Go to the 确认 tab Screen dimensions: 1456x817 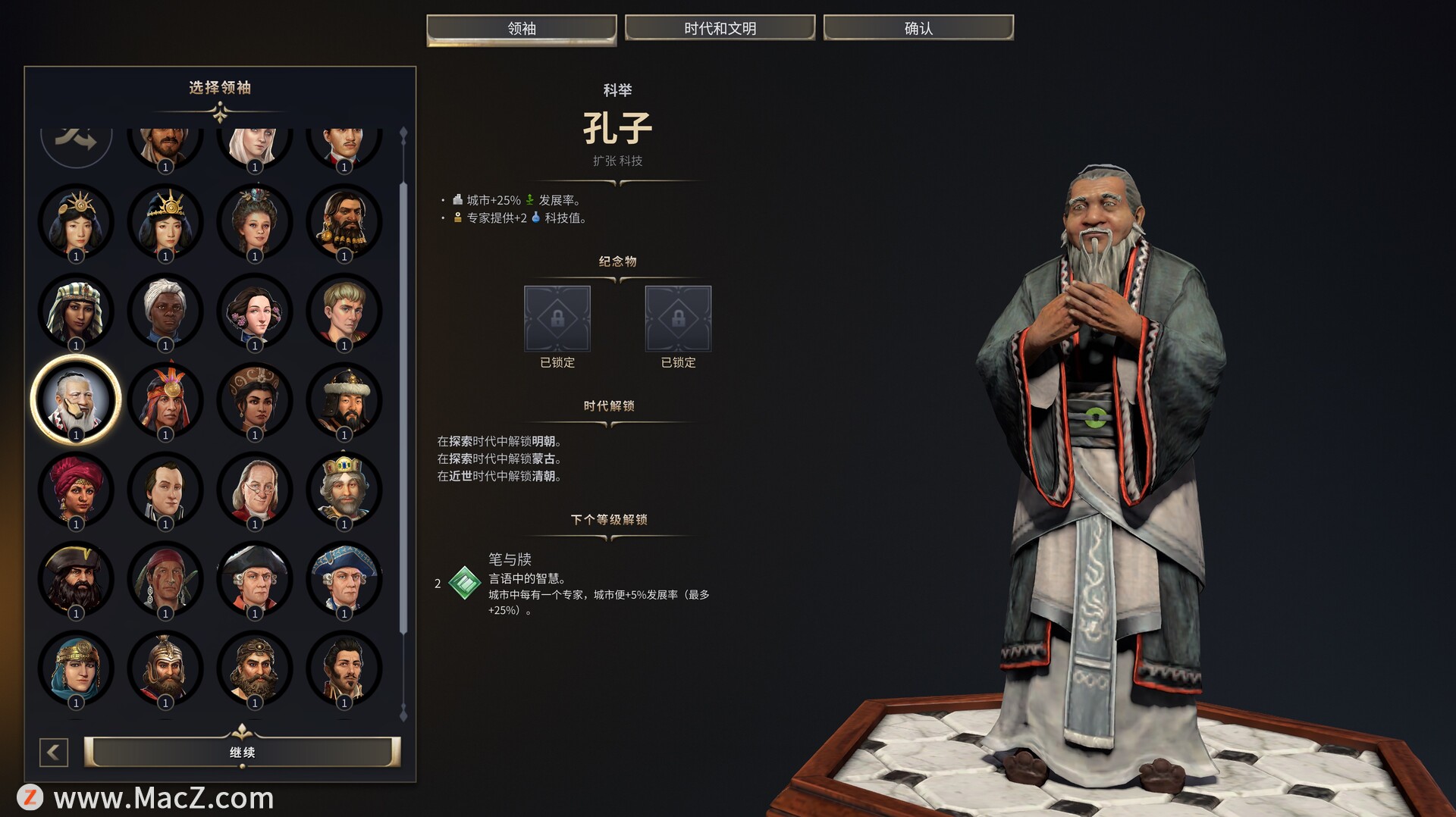point(918,28)
